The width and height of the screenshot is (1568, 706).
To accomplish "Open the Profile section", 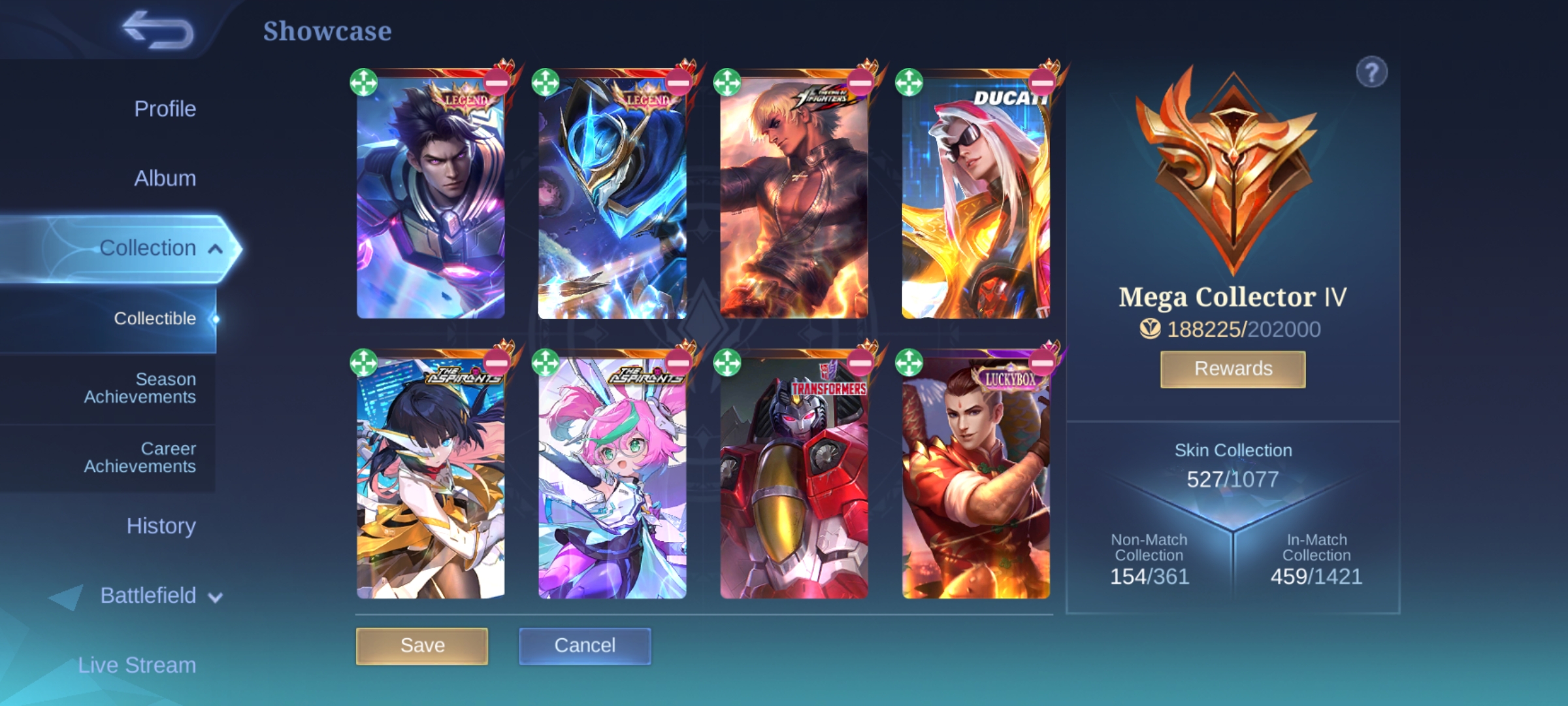I will [x=165, y=109].
